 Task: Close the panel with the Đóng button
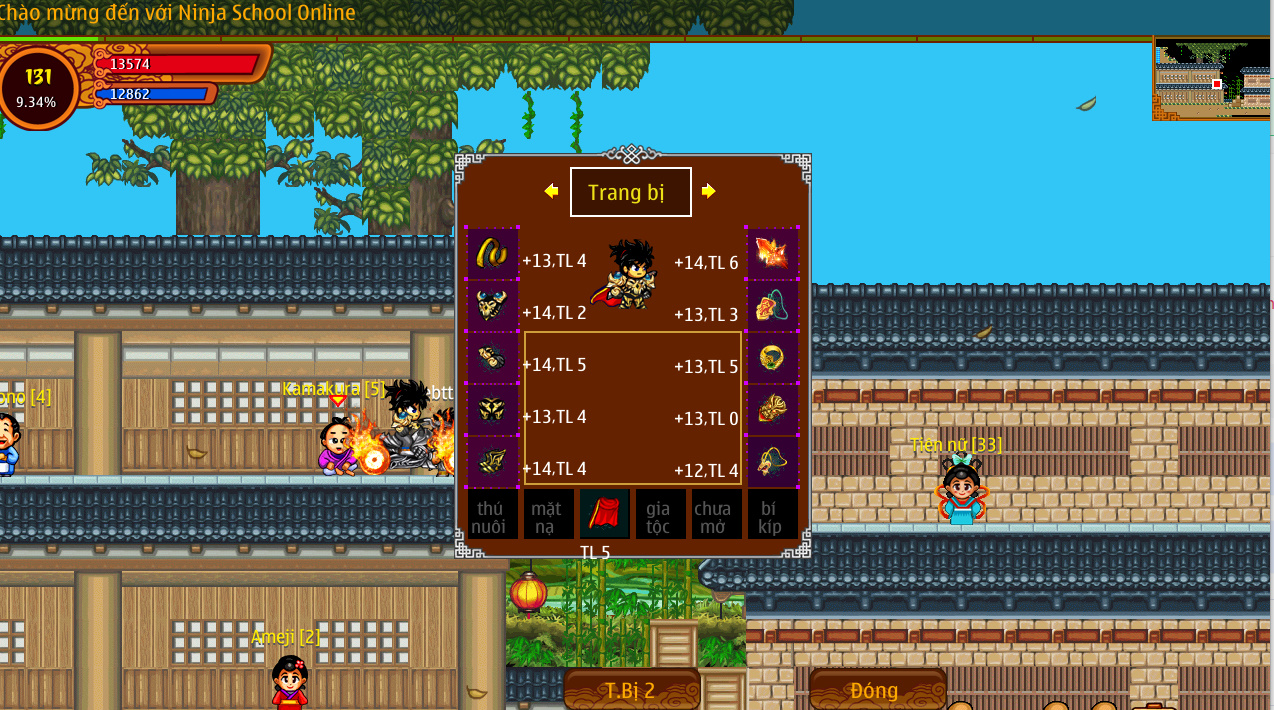point(876,690)
